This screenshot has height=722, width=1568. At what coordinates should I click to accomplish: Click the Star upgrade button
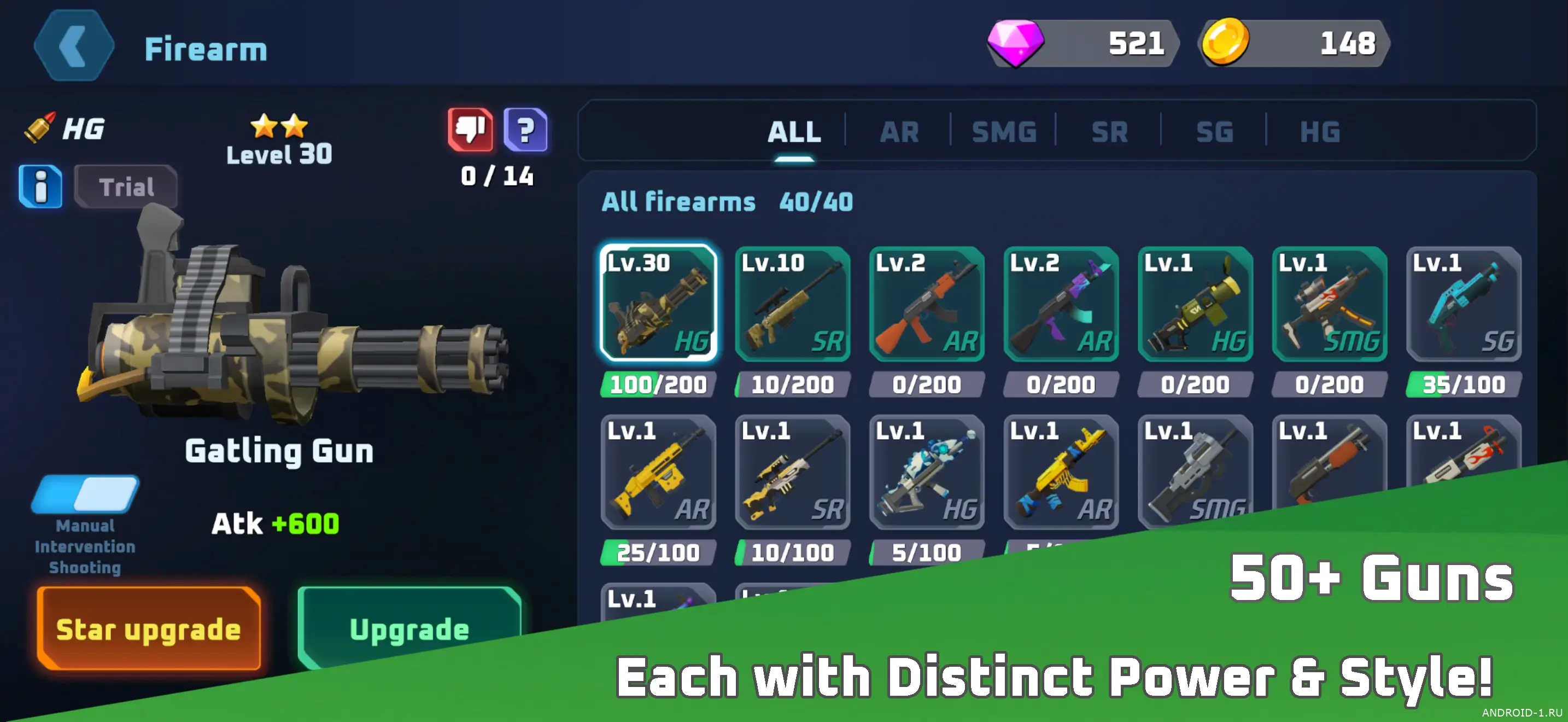point(149,629)
